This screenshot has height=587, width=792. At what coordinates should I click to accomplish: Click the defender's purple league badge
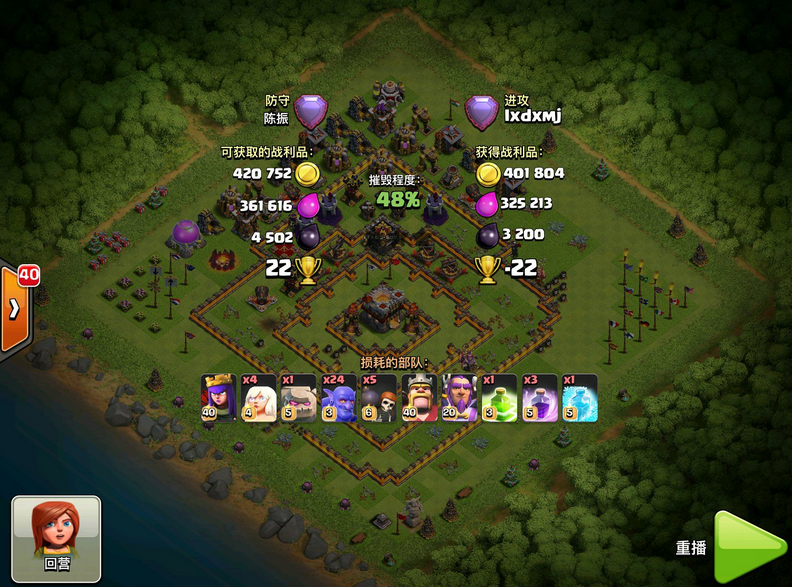click(x=310, y=110)
